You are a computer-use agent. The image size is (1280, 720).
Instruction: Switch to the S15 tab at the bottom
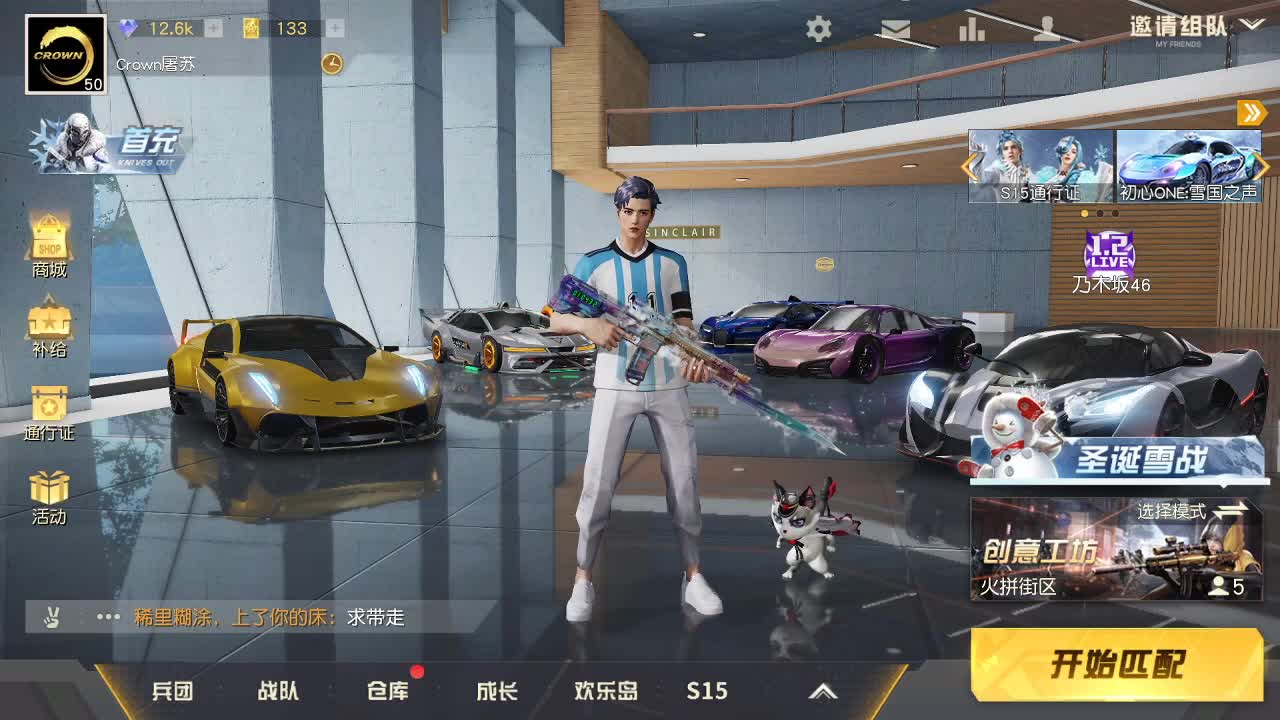click(x=708, y=690)
